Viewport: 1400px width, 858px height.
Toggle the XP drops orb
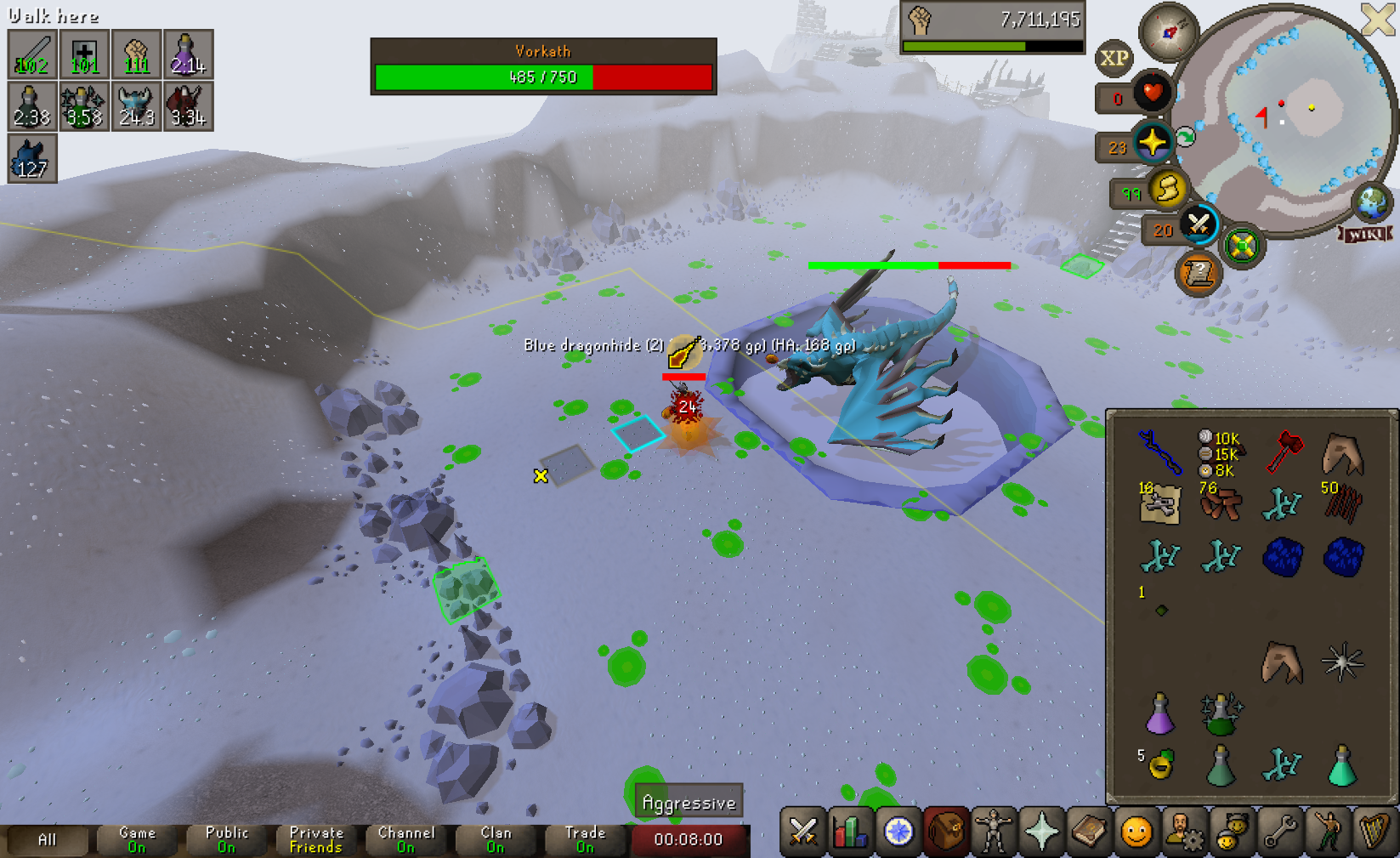(1114, 58)
